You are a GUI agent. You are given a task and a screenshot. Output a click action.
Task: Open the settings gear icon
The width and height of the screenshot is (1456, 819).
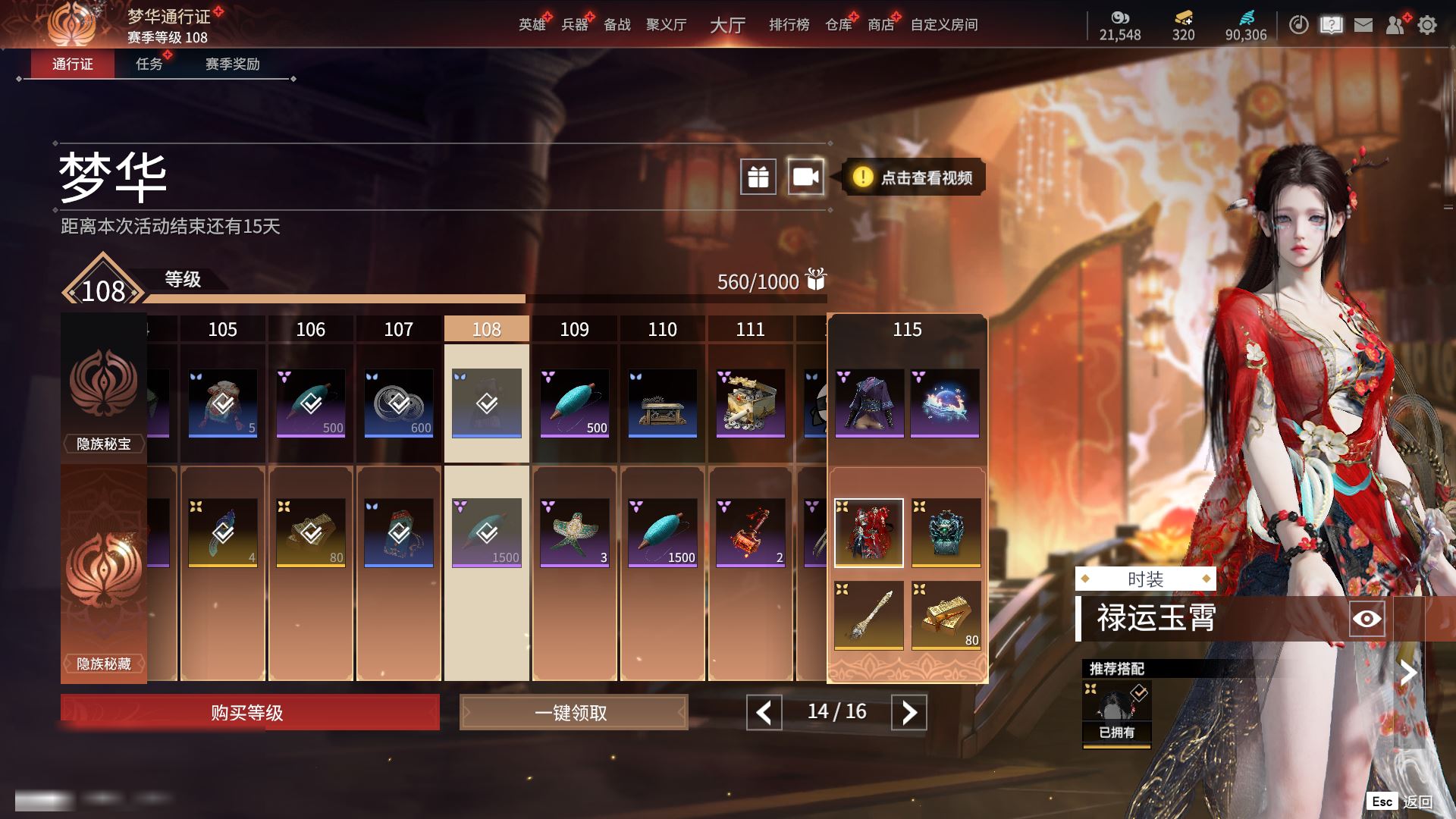1427,25
